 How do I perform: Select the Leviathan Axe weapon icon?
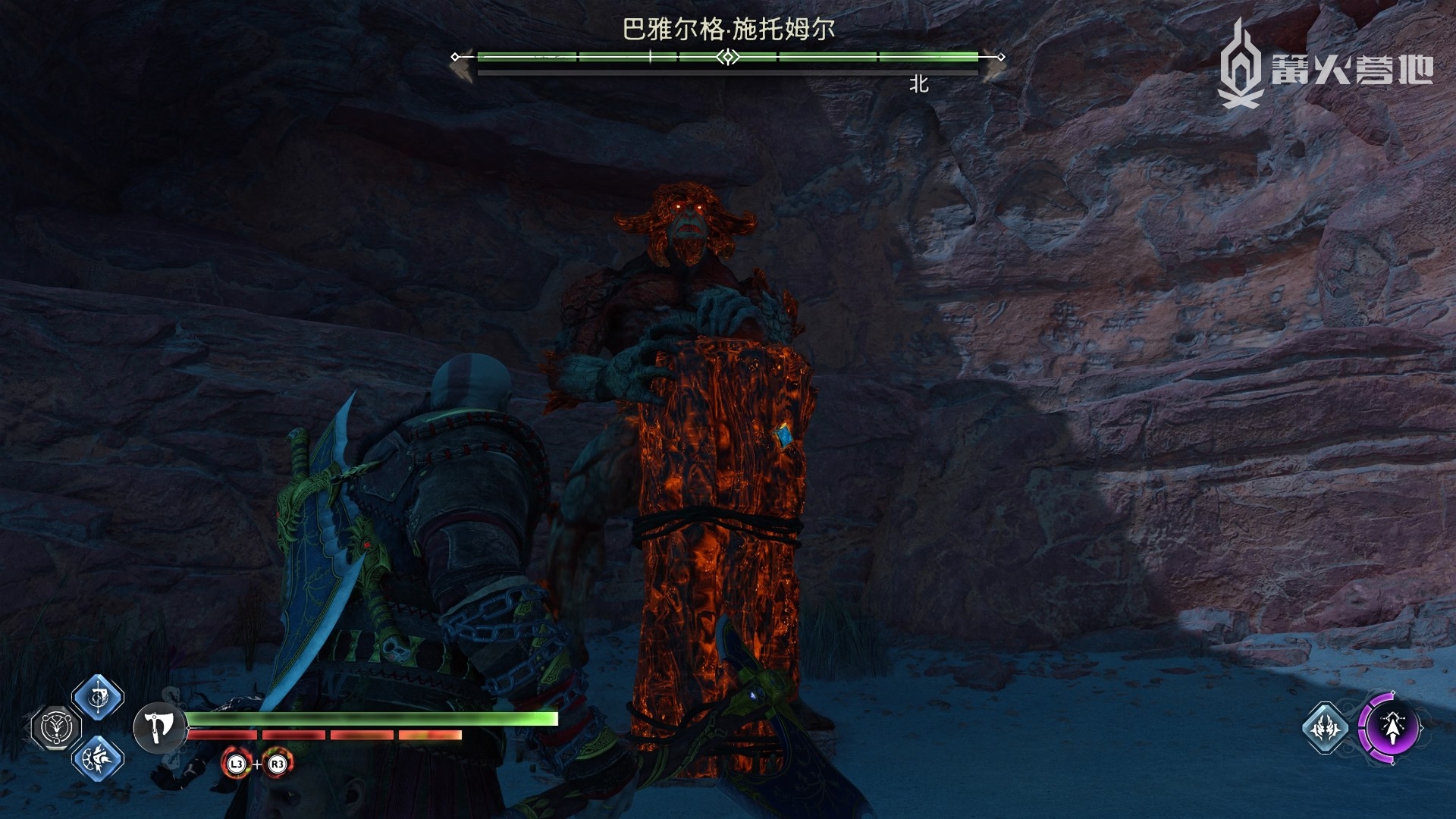coord(159,727)
